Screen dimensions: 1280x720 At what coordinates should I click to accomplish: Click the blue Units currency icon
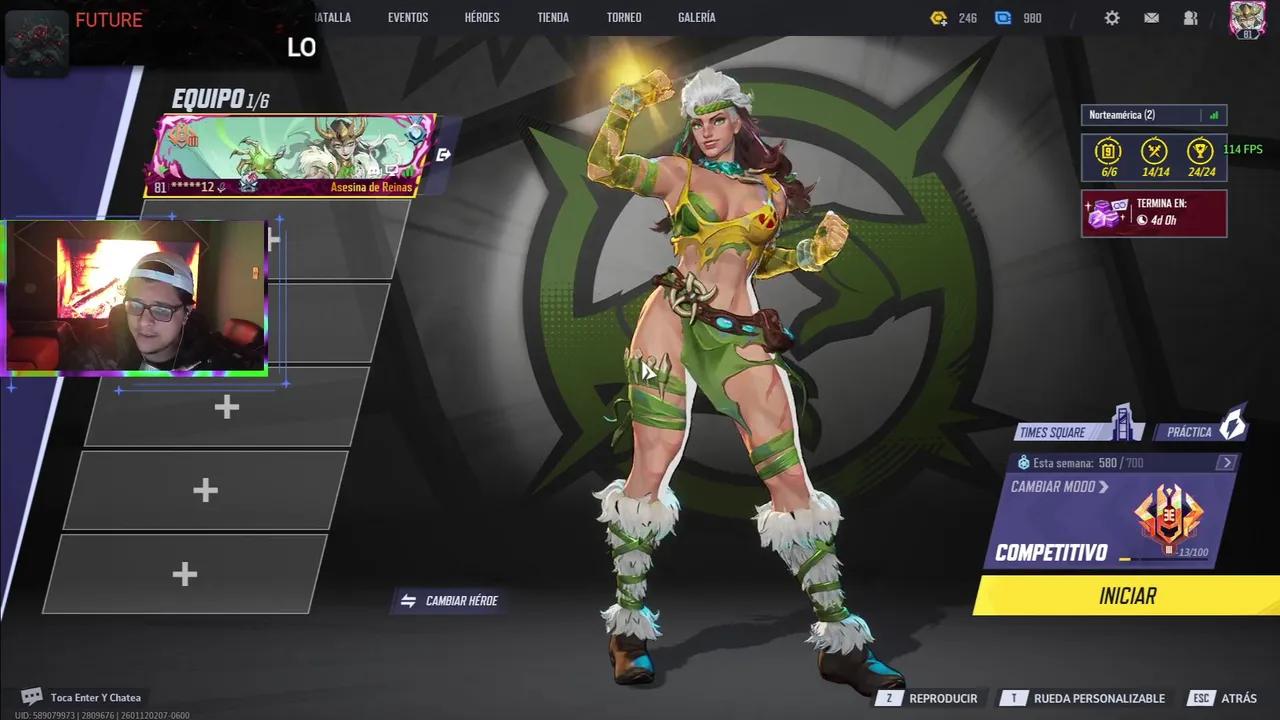point(1002,17)
